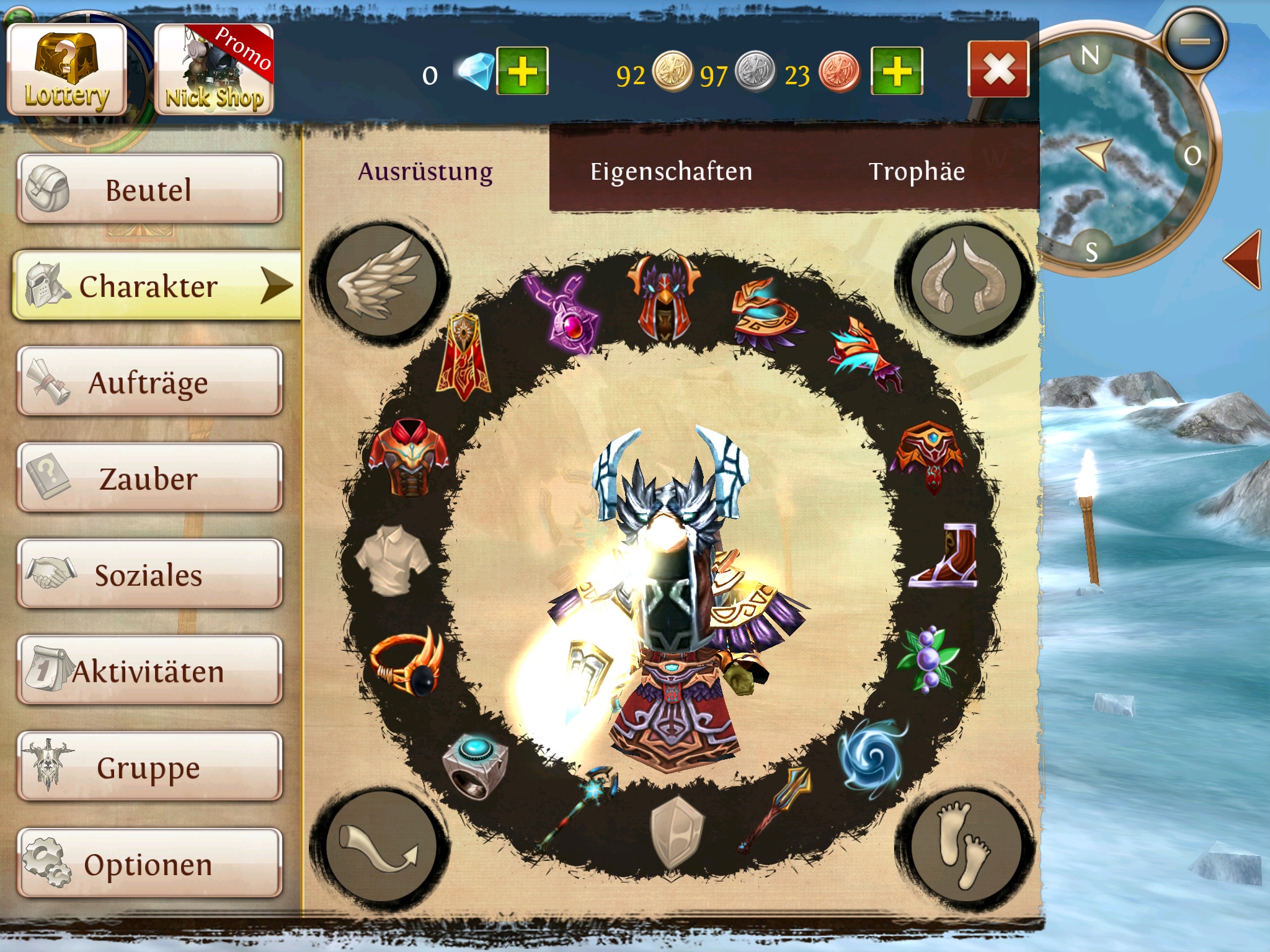The height and width of the screenshot is (952, 1270).
Task: Switch to the Trophäe tab
Action: (917, 171)
